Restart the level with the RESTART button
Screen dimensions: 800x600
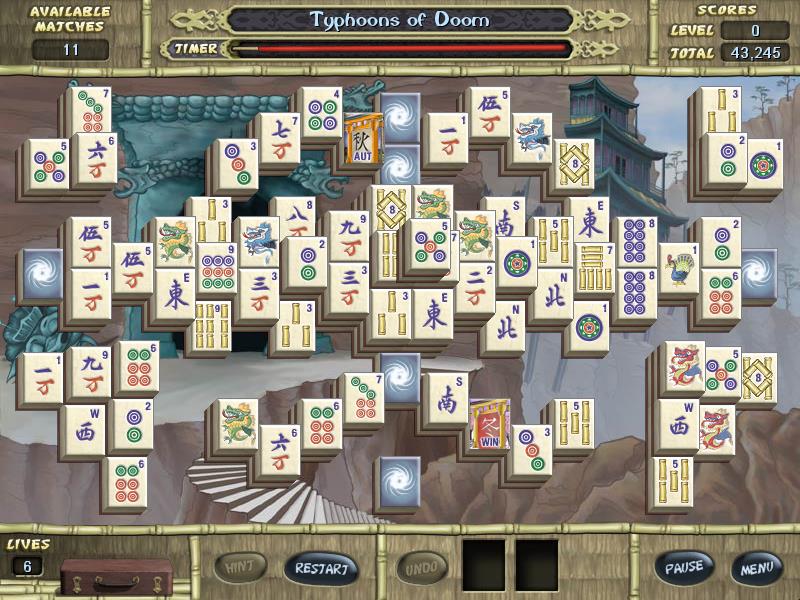click(321, 568)
